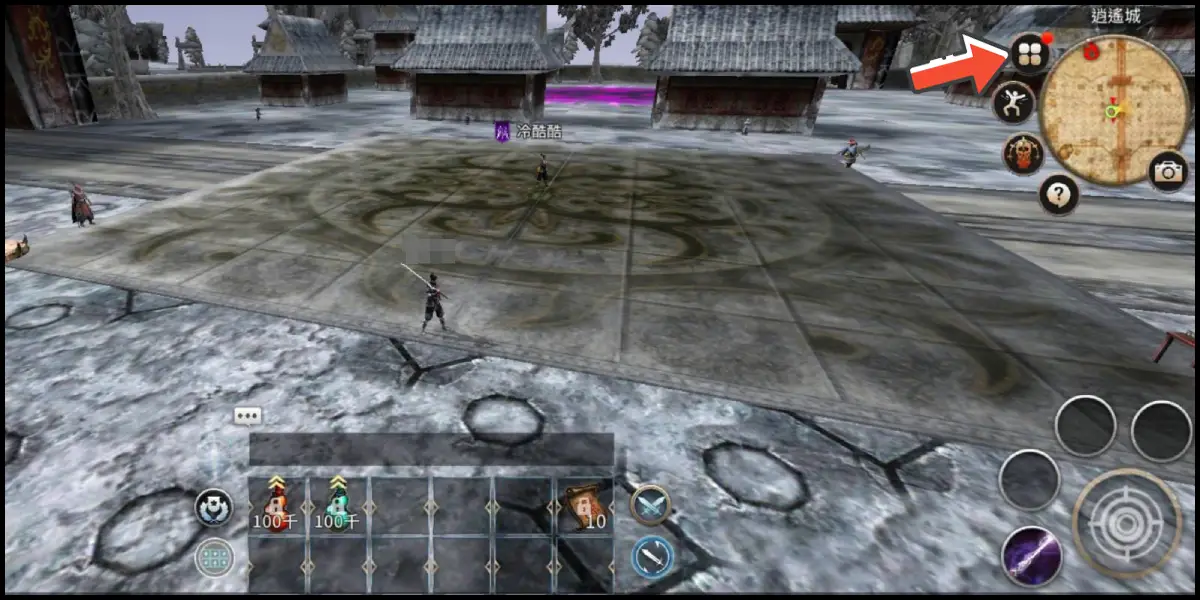Use the teal gourd potion slot
Image resolution: width=1200 pixels, height=600 pixels.
pyautogui.click(x=339, y=504)
